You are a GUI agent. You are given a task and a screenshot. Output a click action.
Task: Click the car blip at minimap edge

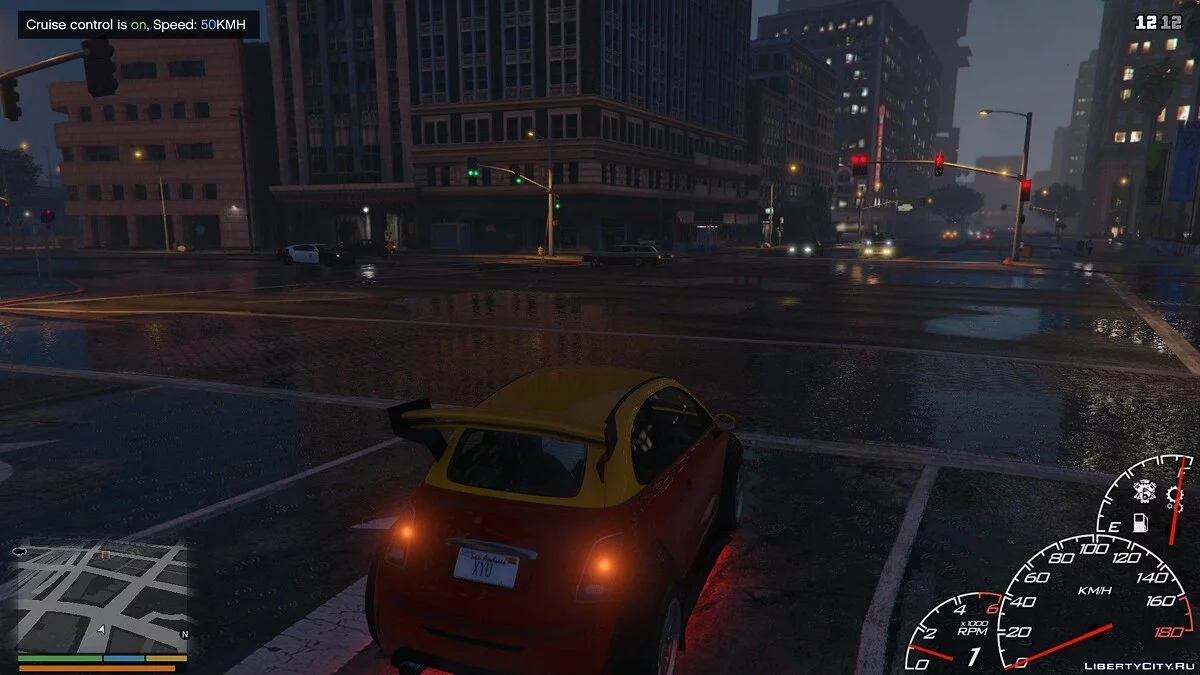point(20,551)
